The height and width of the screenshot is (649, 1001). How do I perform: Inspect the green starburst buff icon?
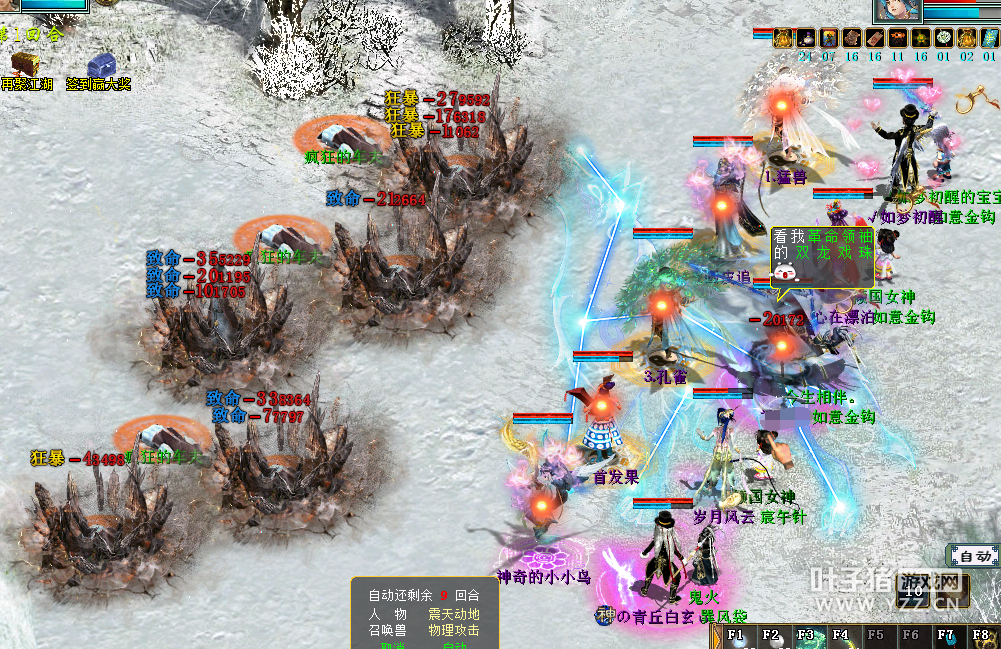pos(921,38)
